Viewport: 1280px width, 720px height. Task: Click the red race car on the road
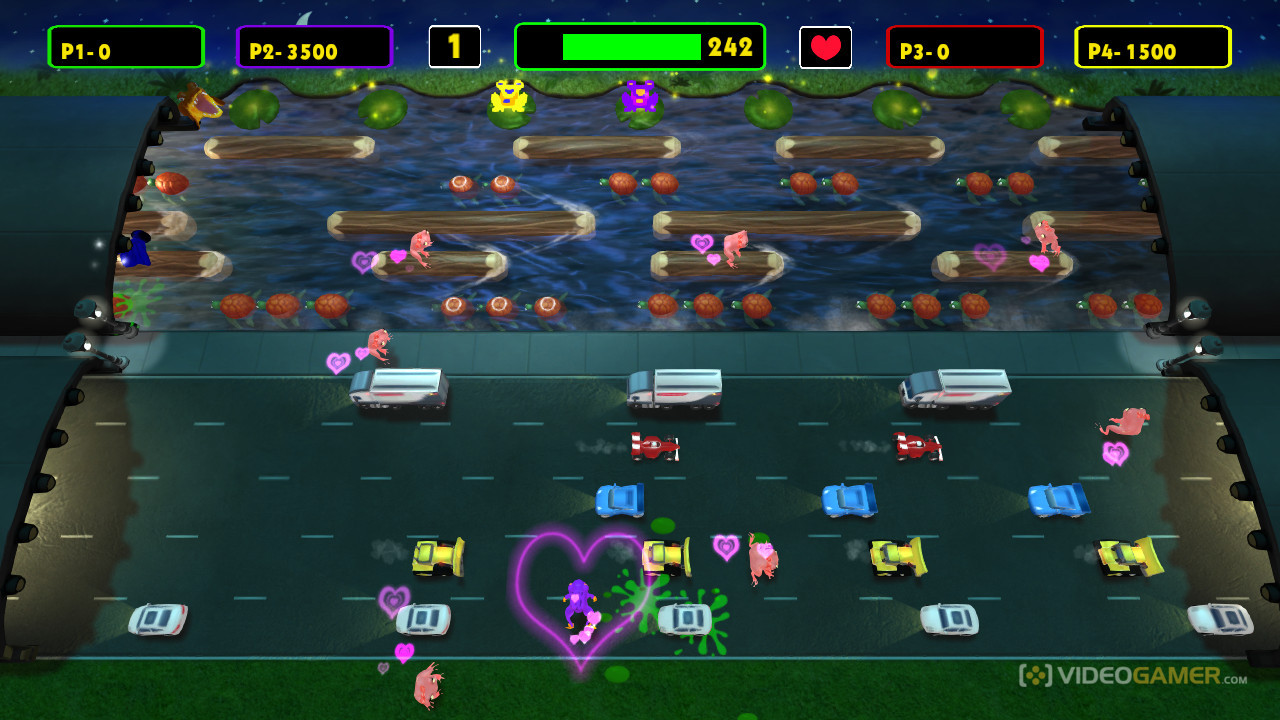[x=654, y=447]
